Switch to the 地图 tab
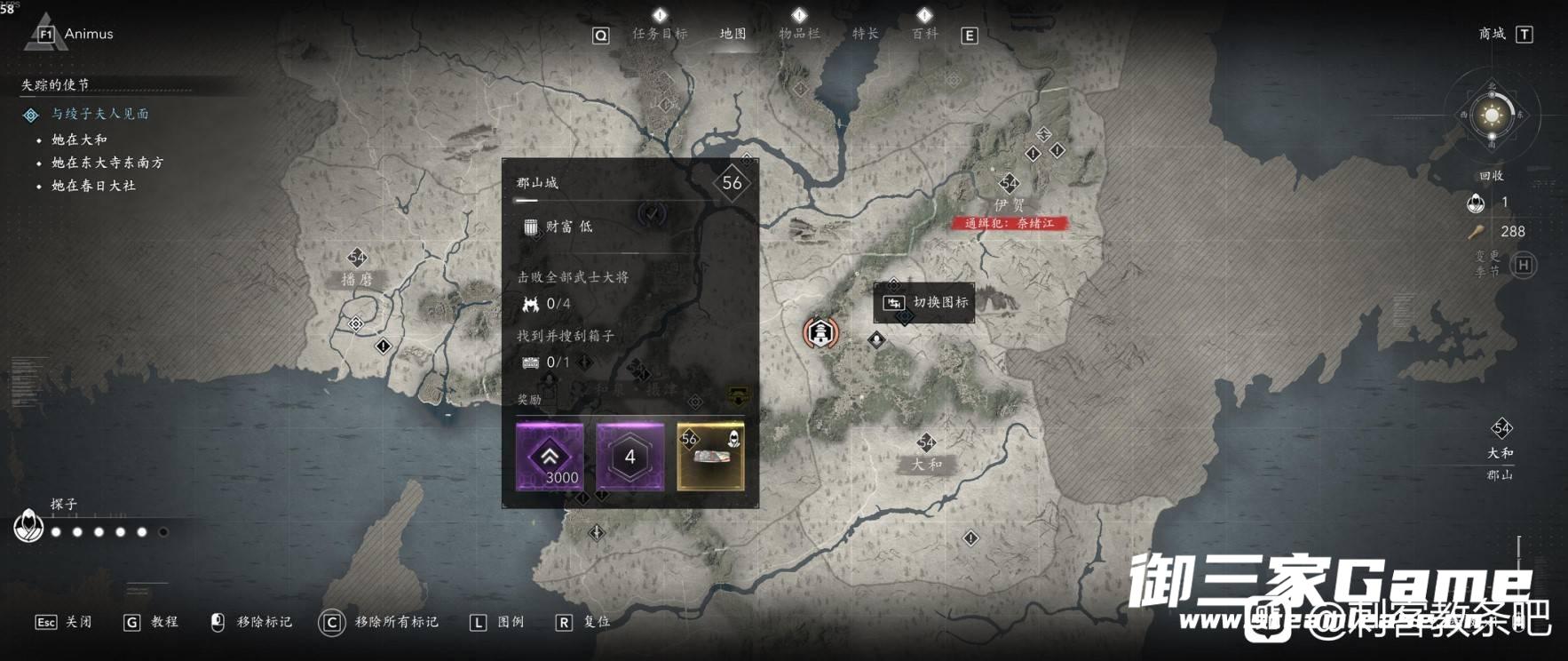The image size is (1568, 661). [x=733, y=34]
